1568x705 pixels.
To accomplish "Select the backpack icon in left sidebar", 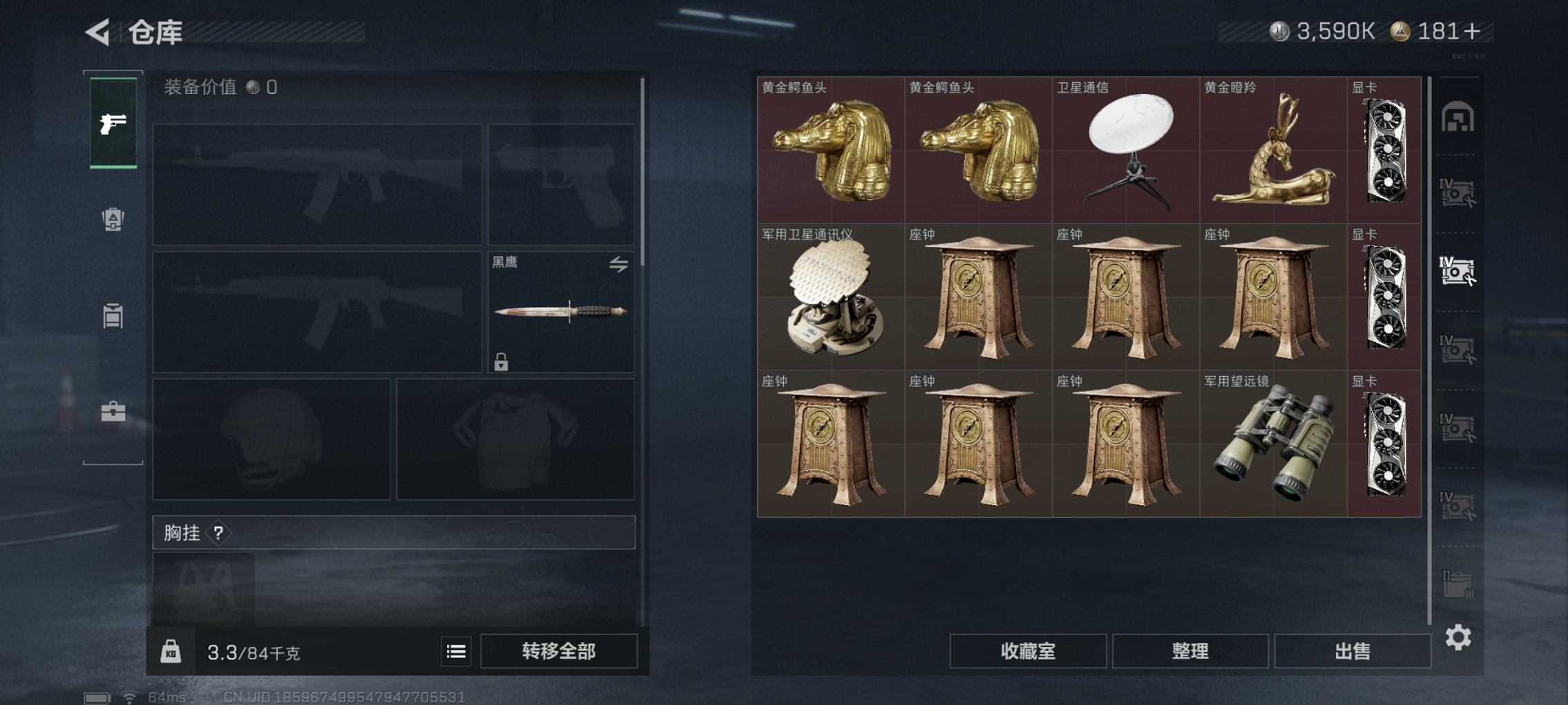I will coord(113,220).
